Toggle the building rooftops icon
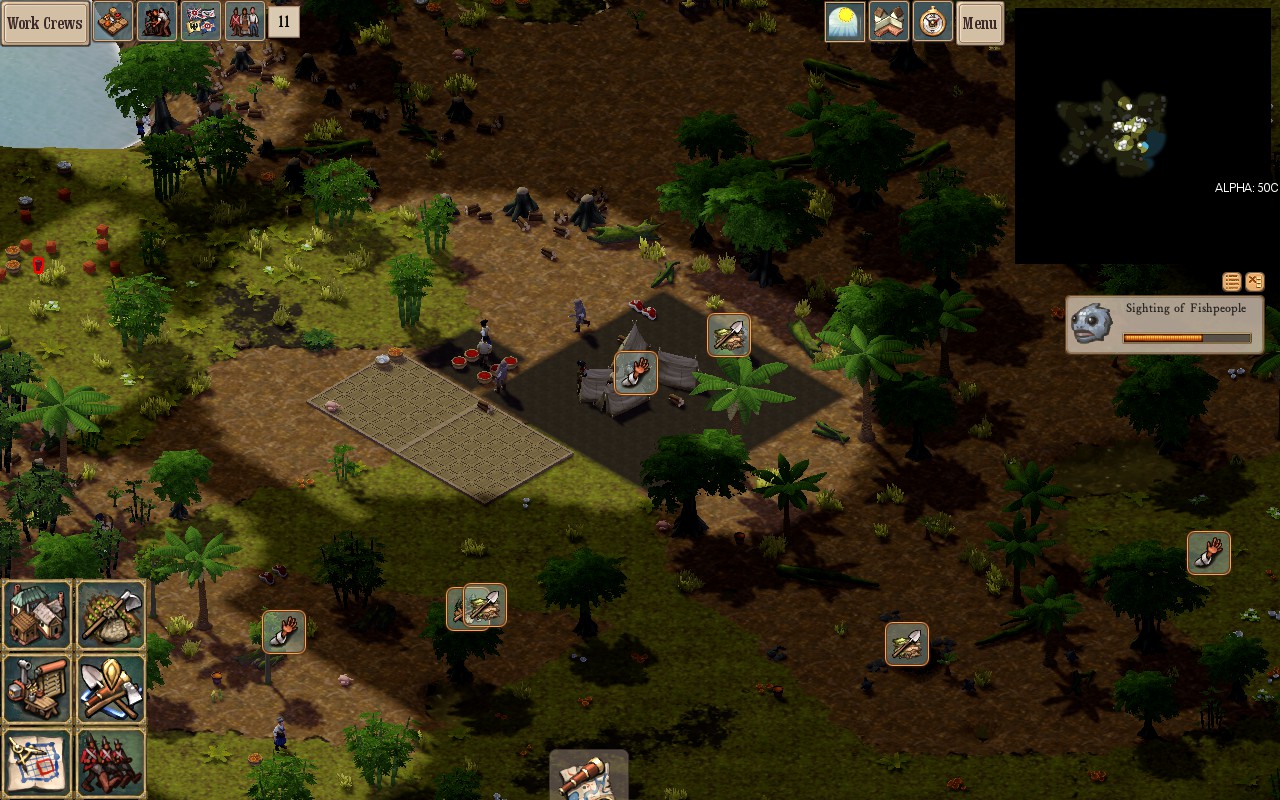The image size is (1280, 800). 889,22
